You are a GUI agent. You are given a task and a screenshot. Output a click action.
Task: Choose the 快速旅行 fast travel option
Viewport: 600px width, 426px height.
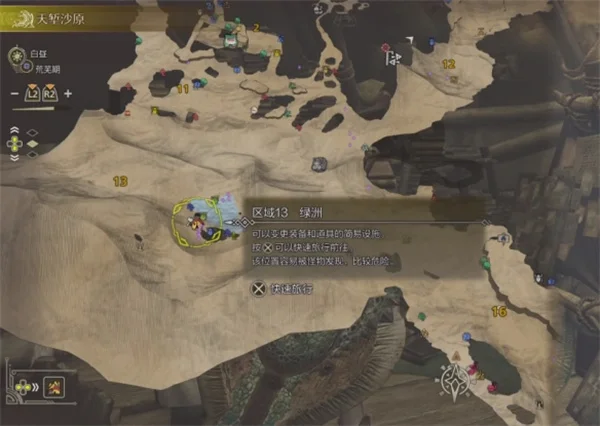point(284,291)
